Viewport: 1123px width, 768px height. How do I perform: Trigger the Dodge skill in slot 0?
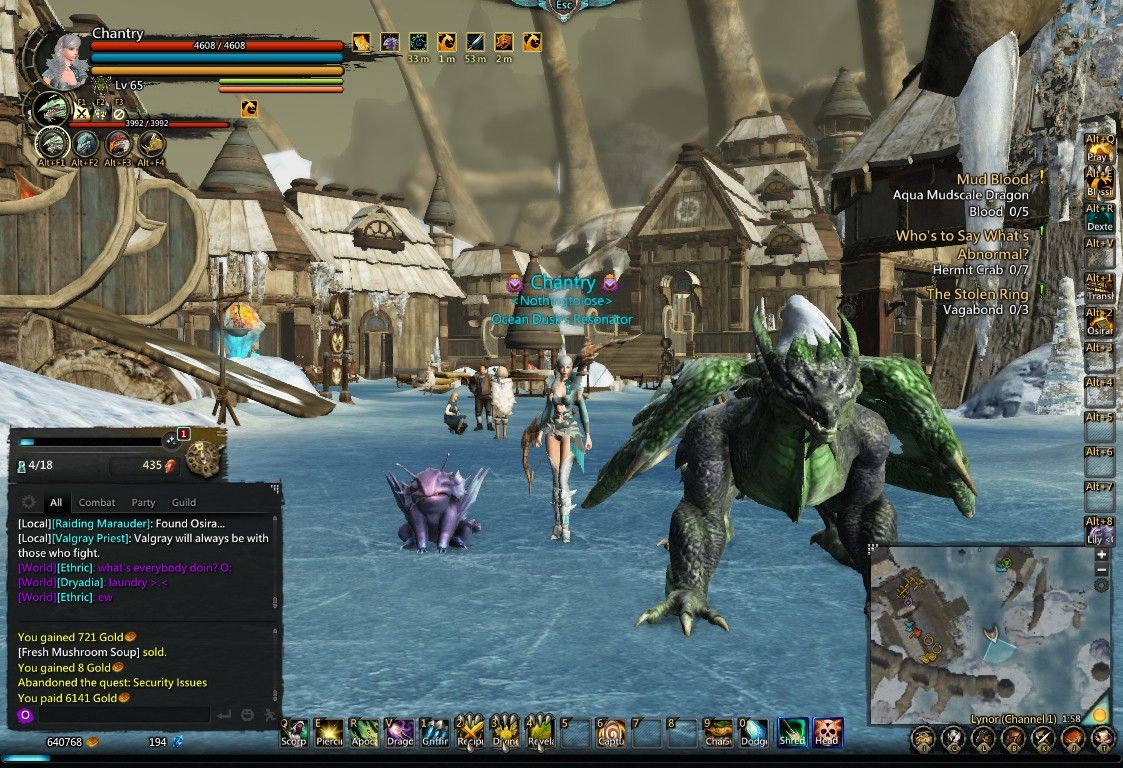pyautogui.click(x=754, y=733)
